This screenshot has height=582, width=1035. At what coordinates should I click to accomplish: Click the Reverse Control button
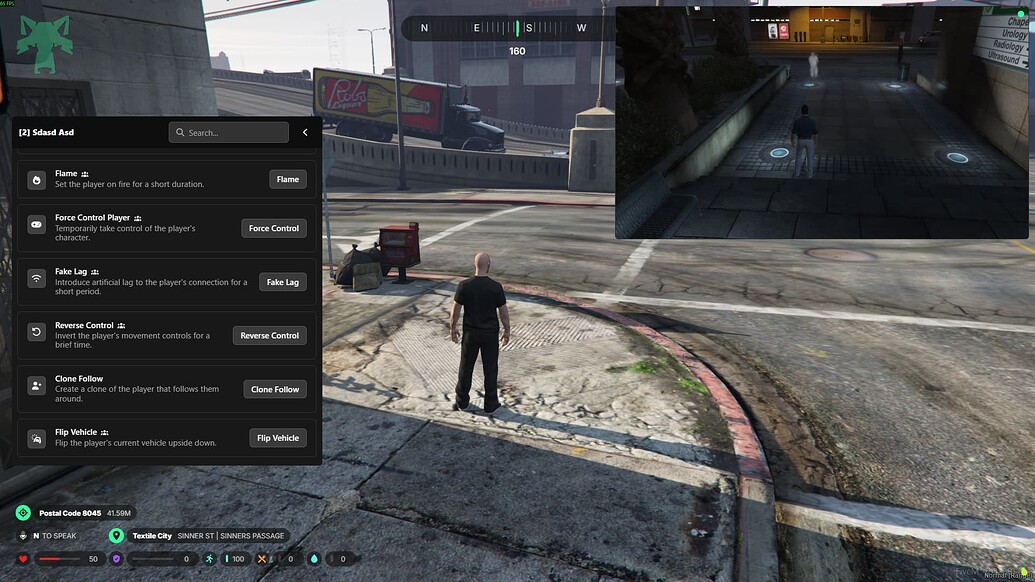pyautogui.click(x=269, y=336)
